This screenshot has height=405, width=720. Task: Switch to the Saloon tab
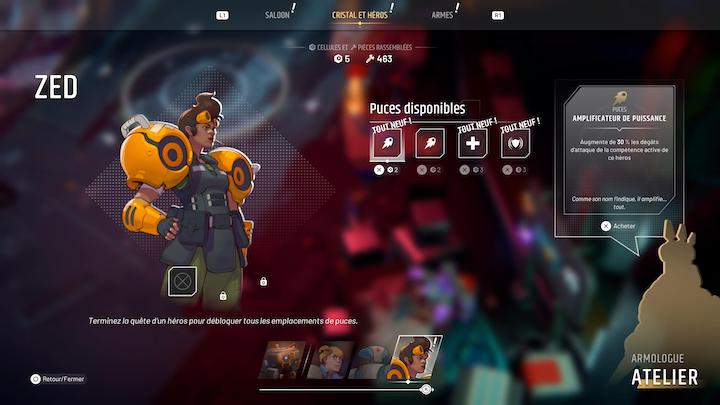click(277, 15)
